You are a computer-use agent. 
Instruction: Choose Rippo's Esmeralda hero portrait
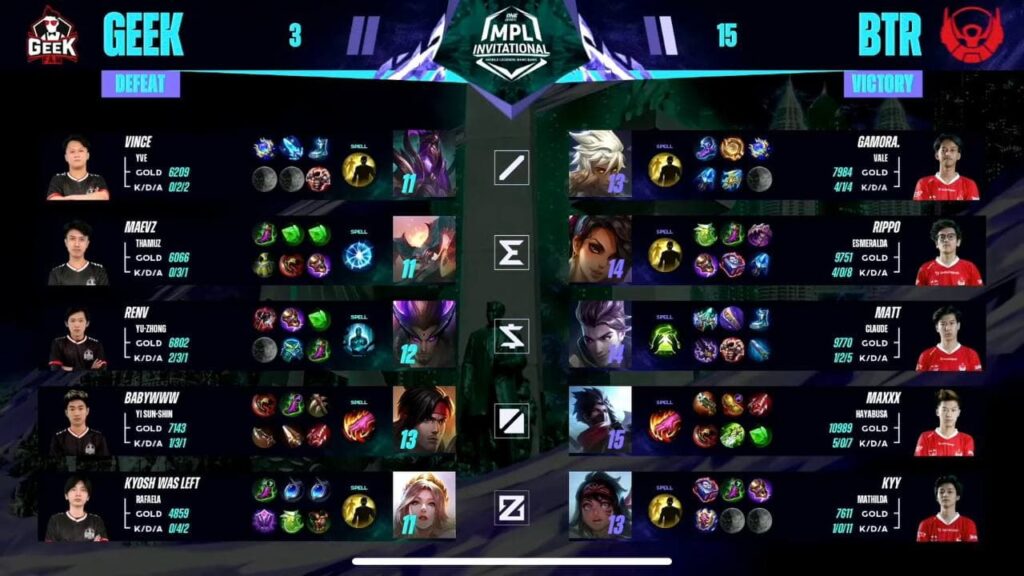coord(600,250)
